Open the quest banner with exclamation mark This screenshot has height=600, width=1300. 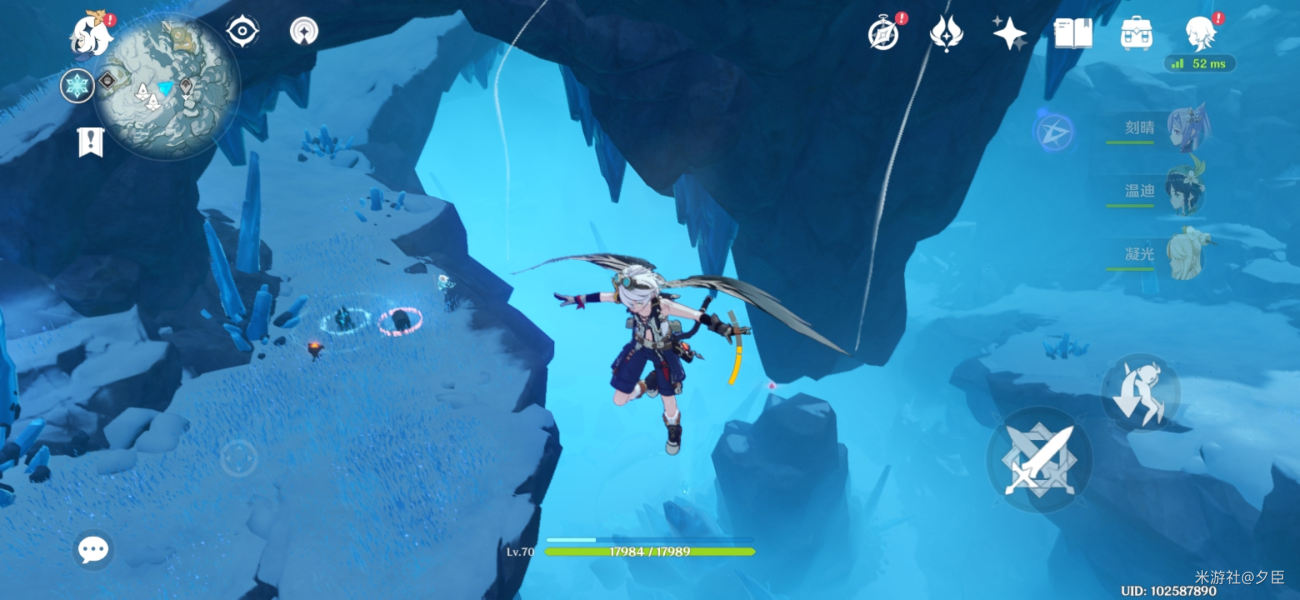coord(91,143)
